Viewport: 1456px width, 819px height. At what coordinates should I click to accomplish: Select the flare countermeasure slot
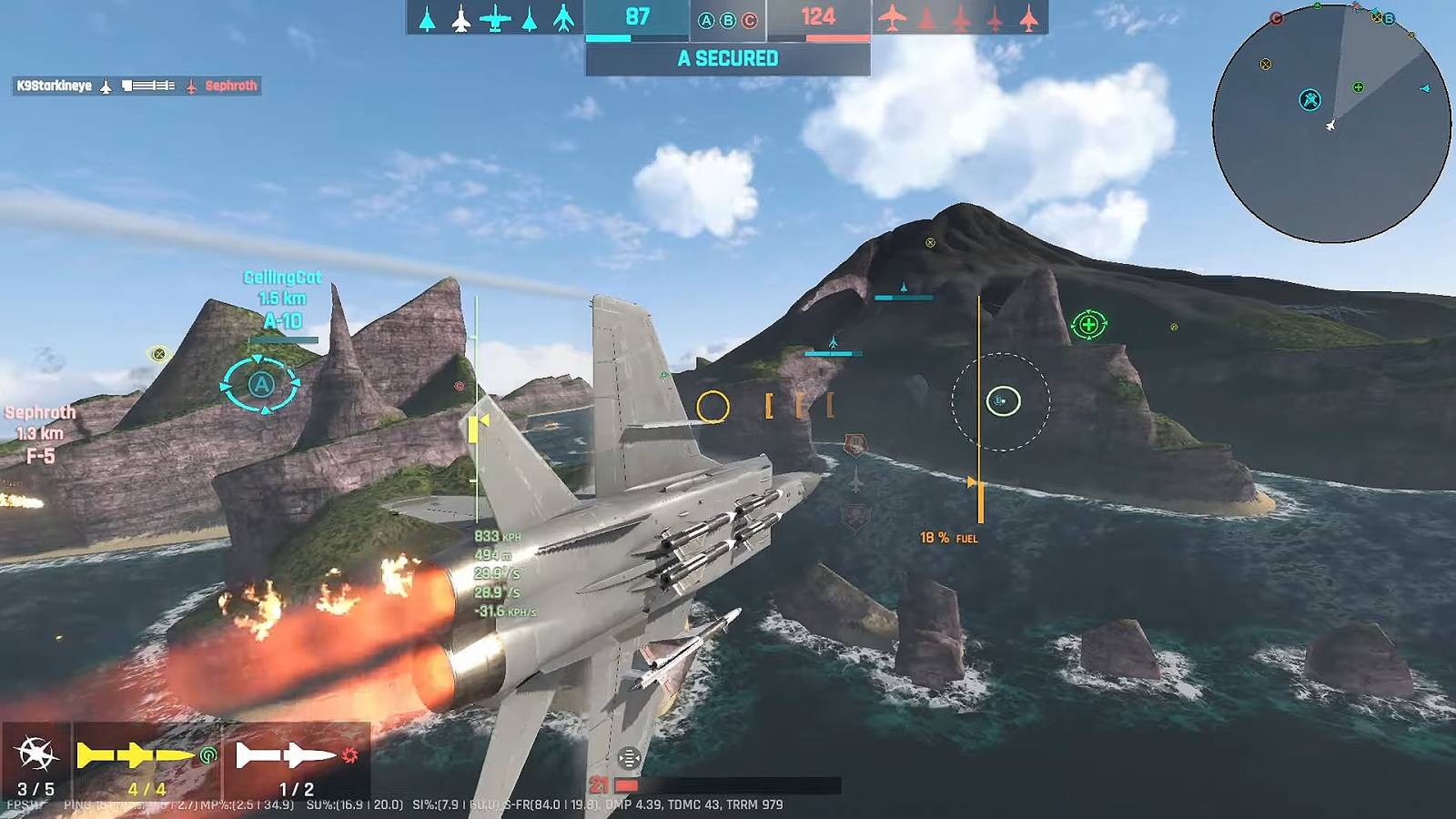(36, 763)
